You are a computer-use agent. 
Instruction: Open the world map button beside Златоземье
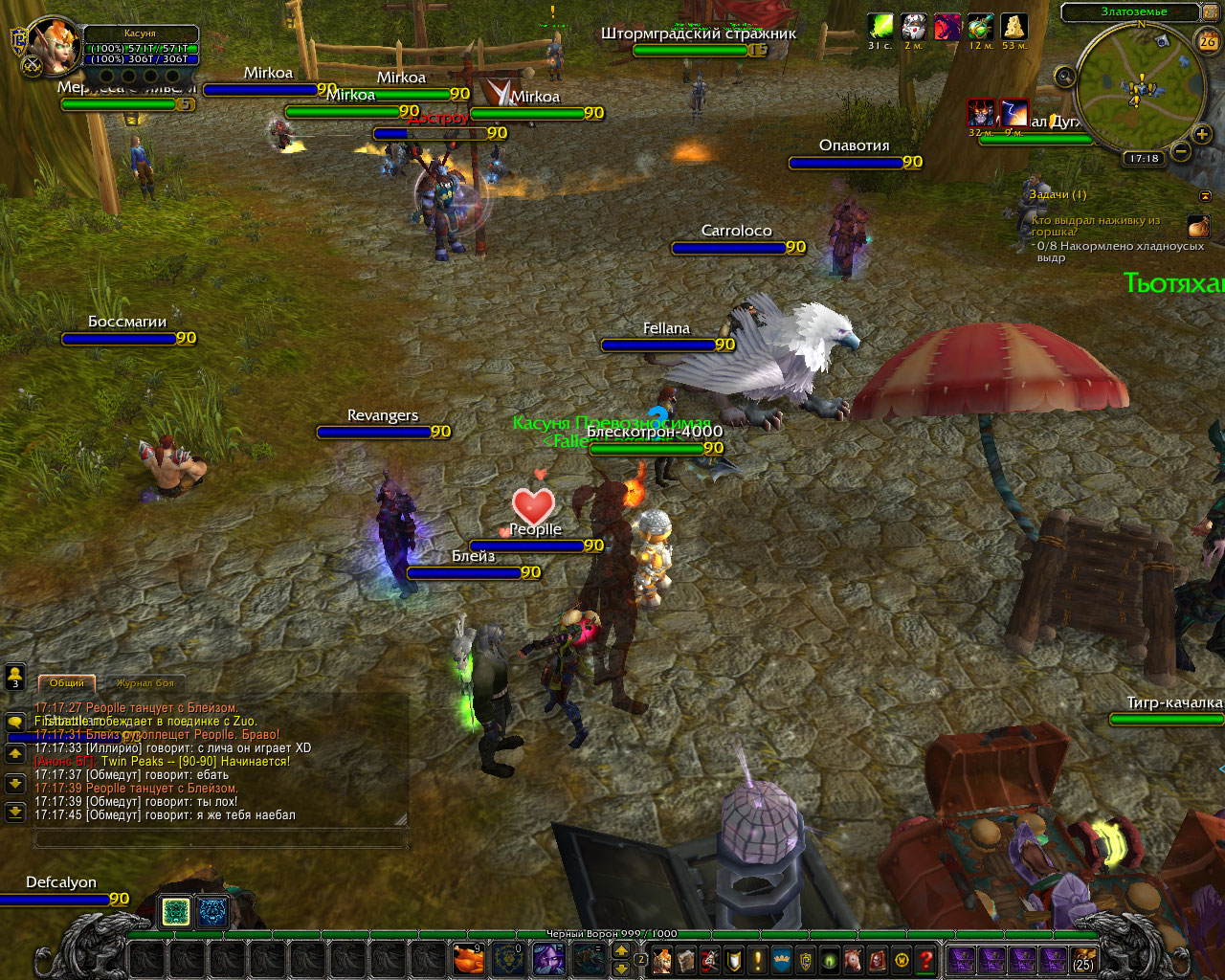(x=1207, y=12)
